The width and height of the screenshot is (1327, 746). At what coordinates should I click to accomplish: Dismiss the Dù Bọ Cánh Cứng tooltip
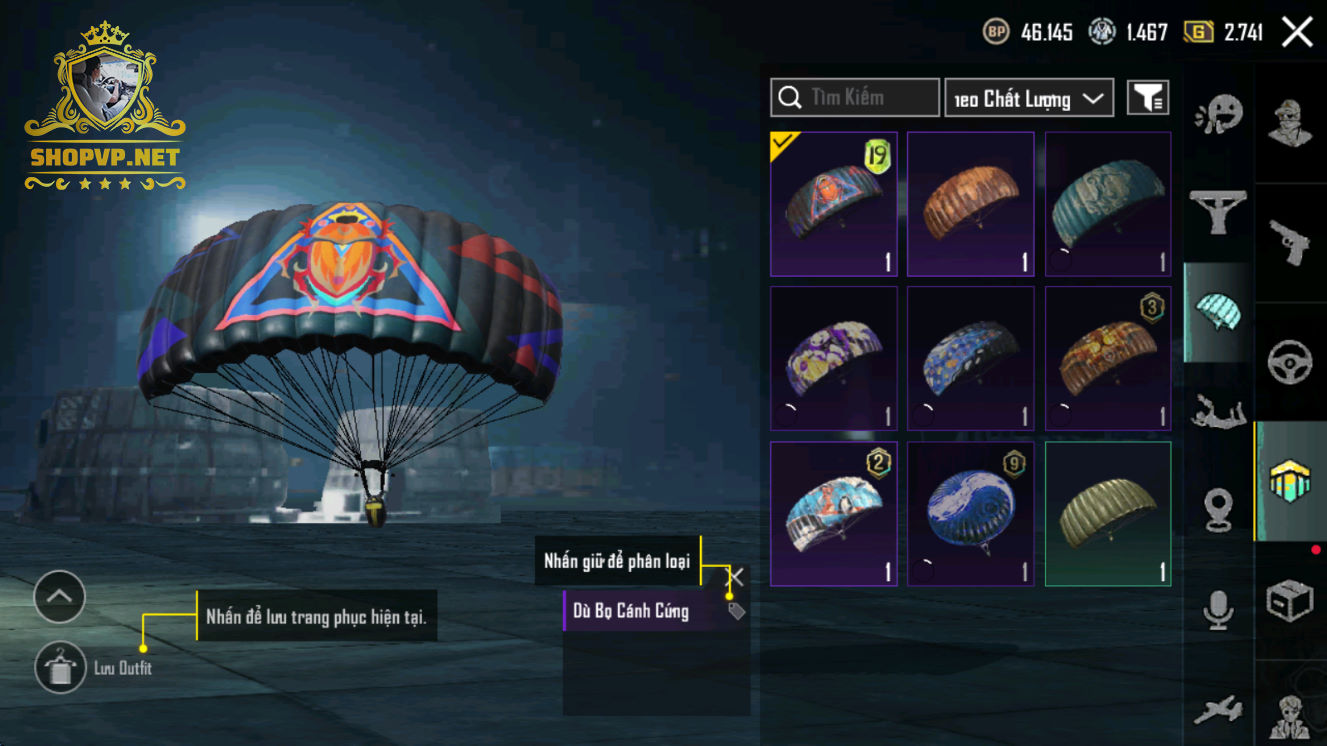point(735,577)
